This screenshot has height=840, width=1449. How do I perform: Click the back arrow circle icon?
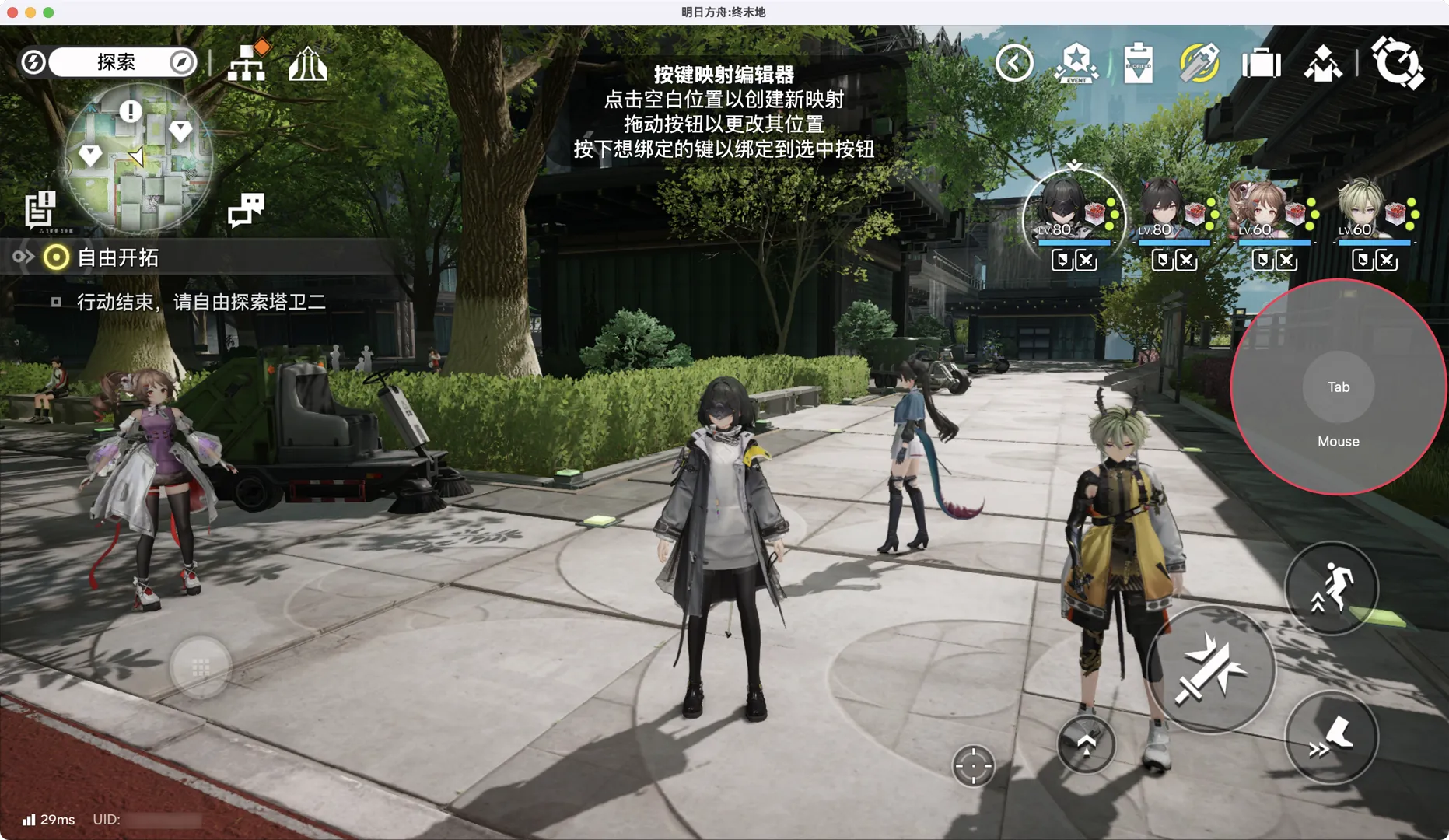[1014, 63]
